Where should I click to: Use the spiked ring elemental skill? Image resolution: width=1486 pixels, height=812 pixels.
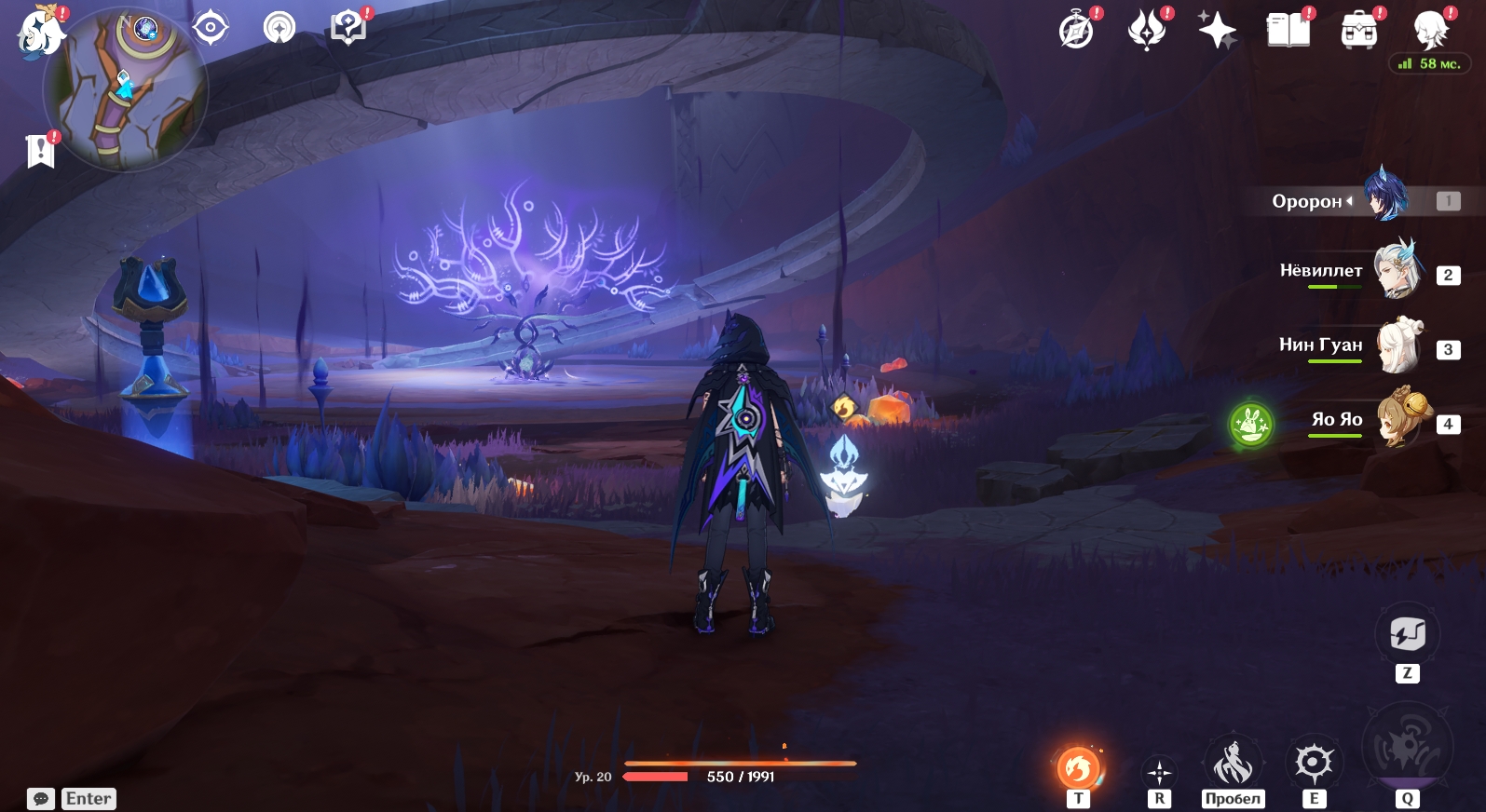(1314, 765)
